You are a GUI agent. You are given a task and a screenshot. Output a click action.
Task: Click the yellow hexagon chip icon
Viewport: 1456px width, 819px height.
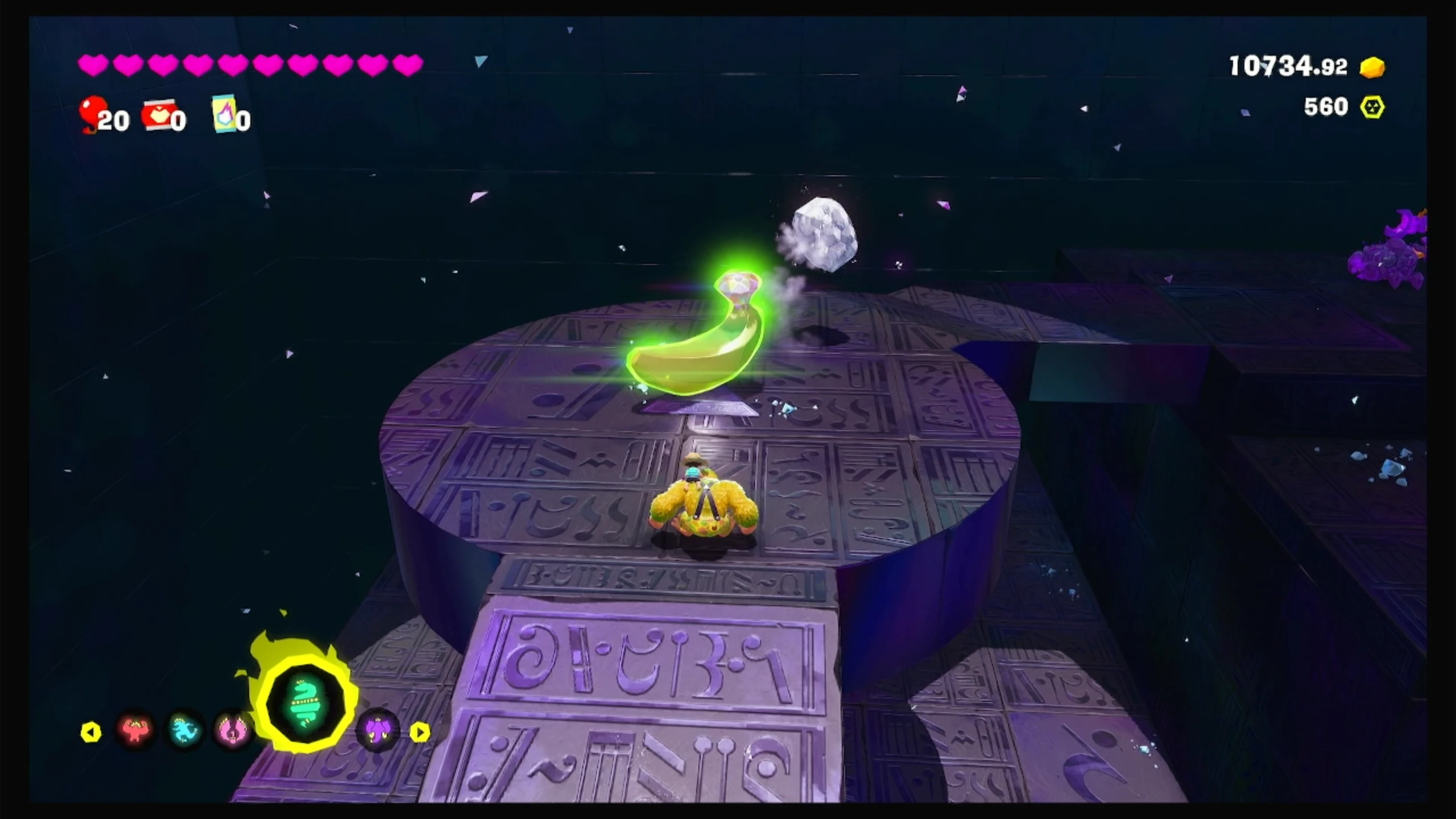click(x=1372, y=107)
